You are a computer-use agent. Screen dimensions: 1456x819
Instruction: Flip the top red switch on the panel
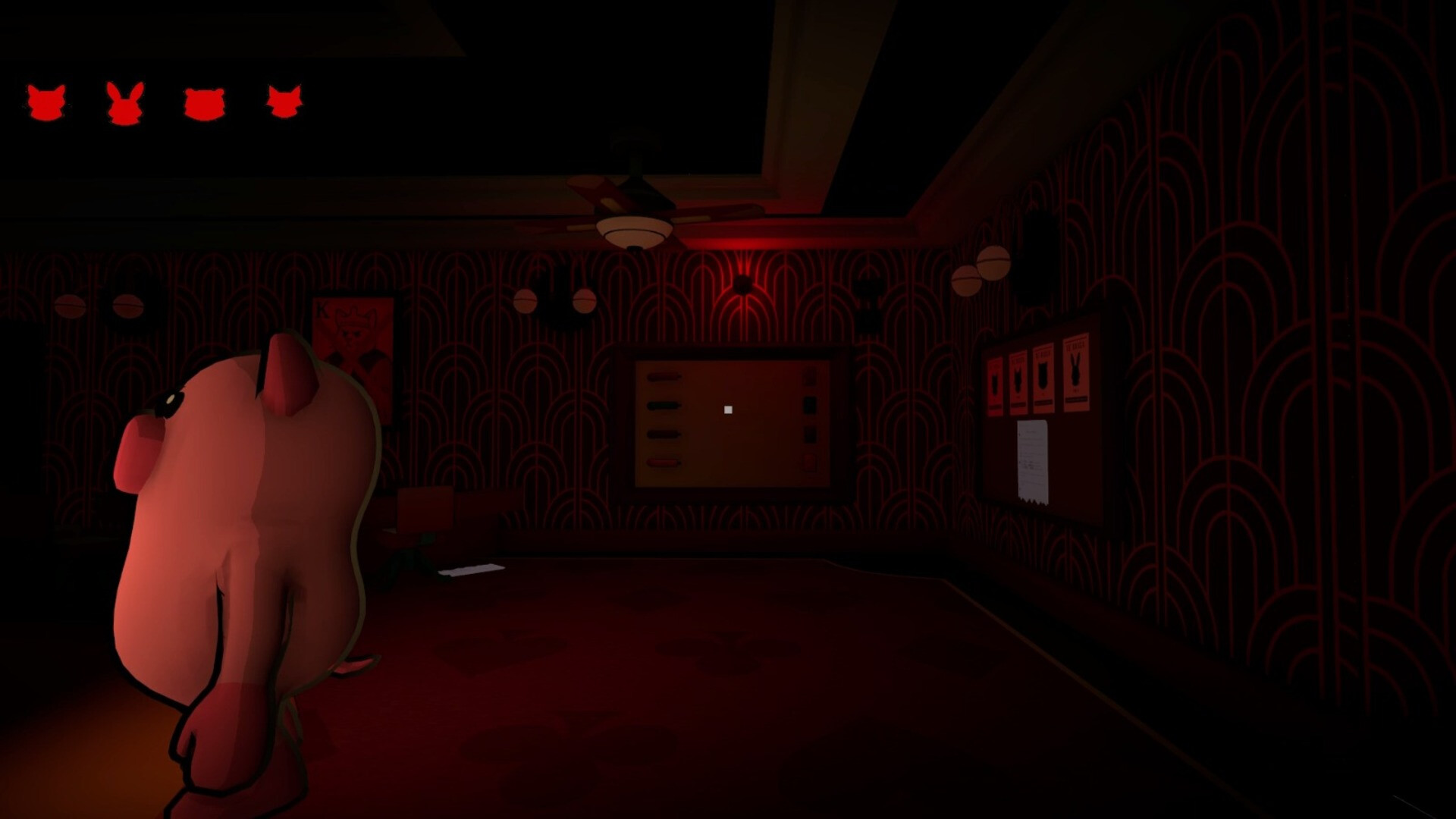(664, 377)
